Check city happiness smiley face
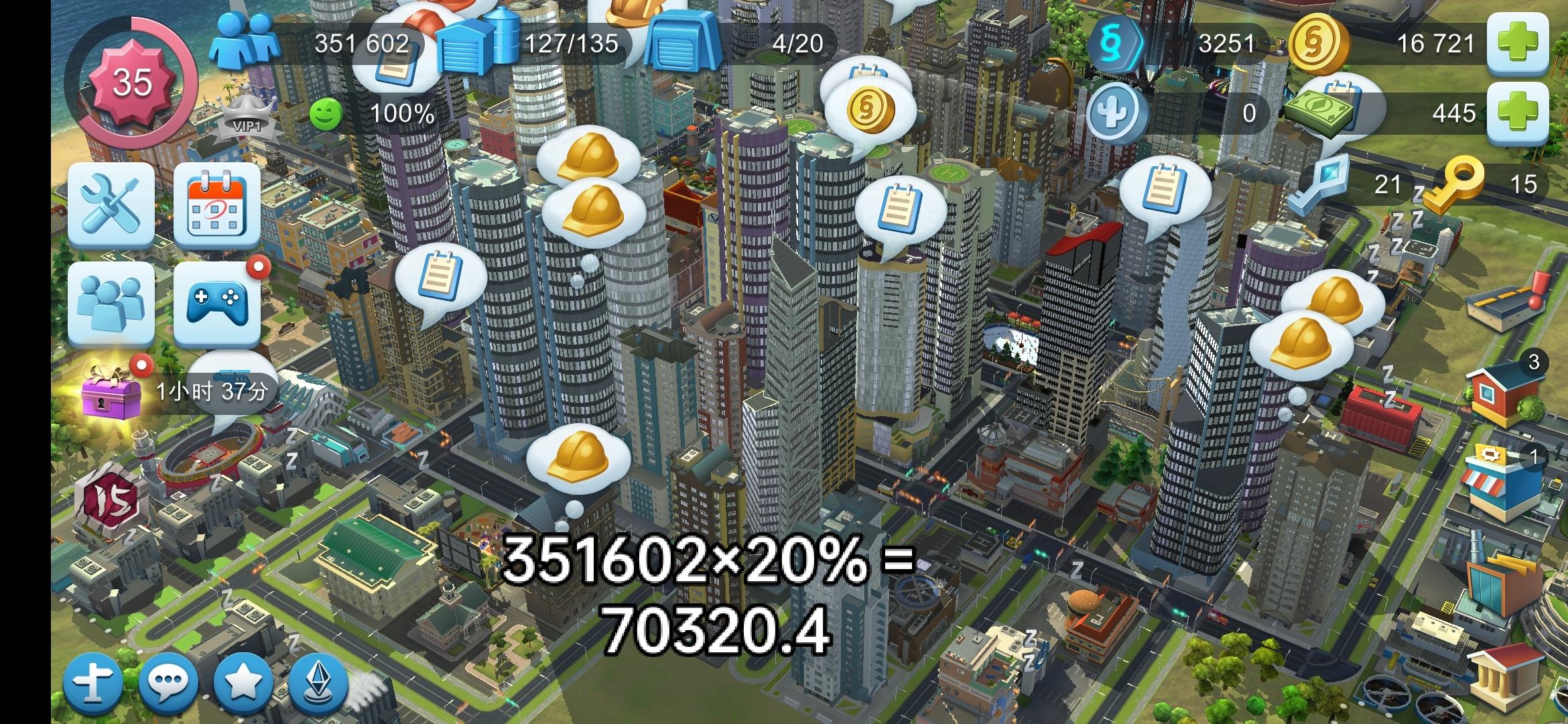Screen dimensions: 1568x724 pos(326,114)
